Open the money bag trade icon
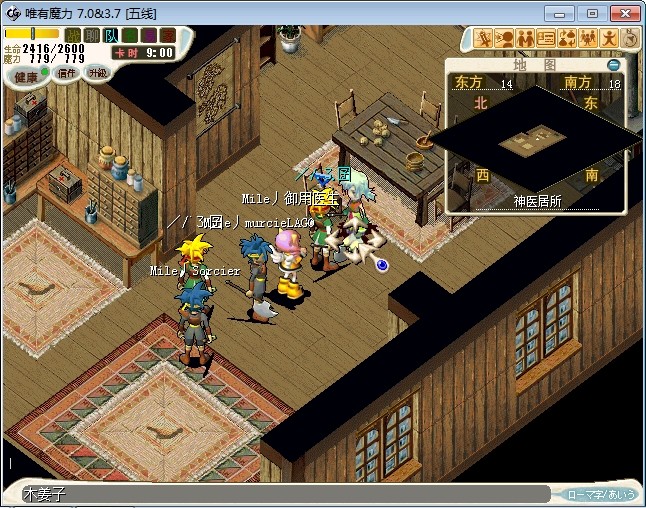Image resolution: width=646 pixels, height=508 pixels. (x=567, y=39)
